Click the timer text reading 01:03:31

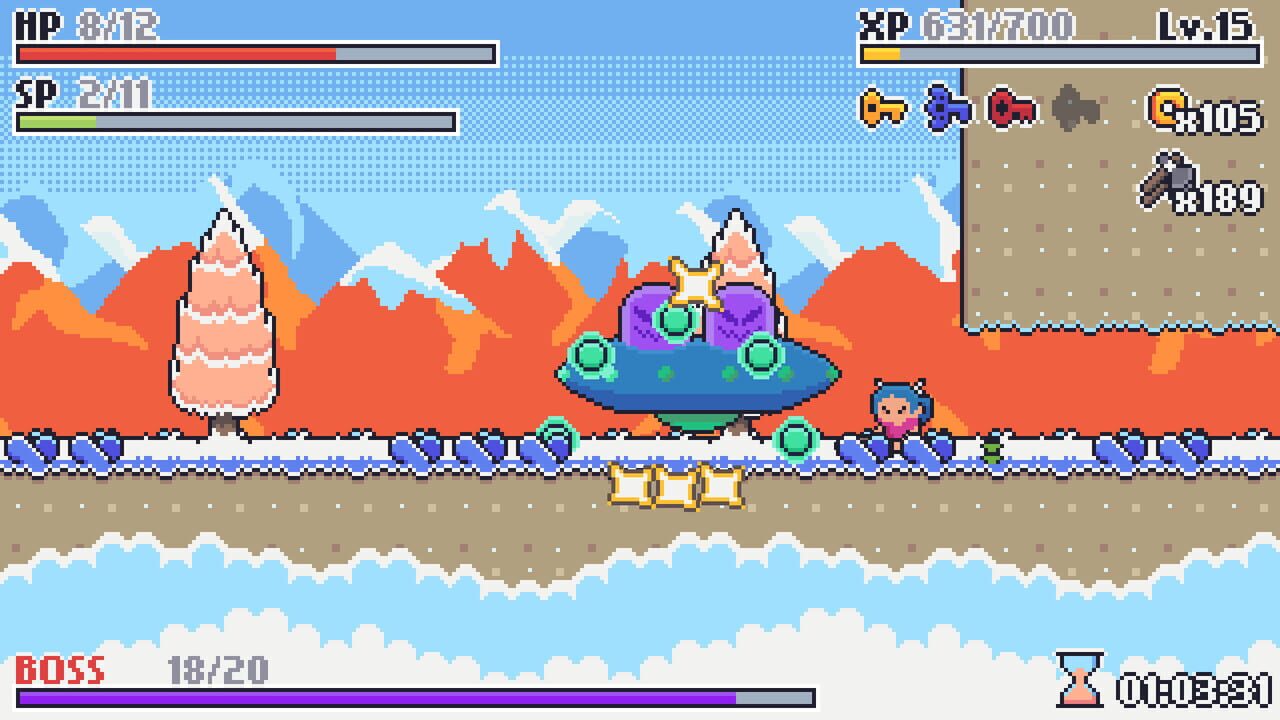coord(1193,688)
